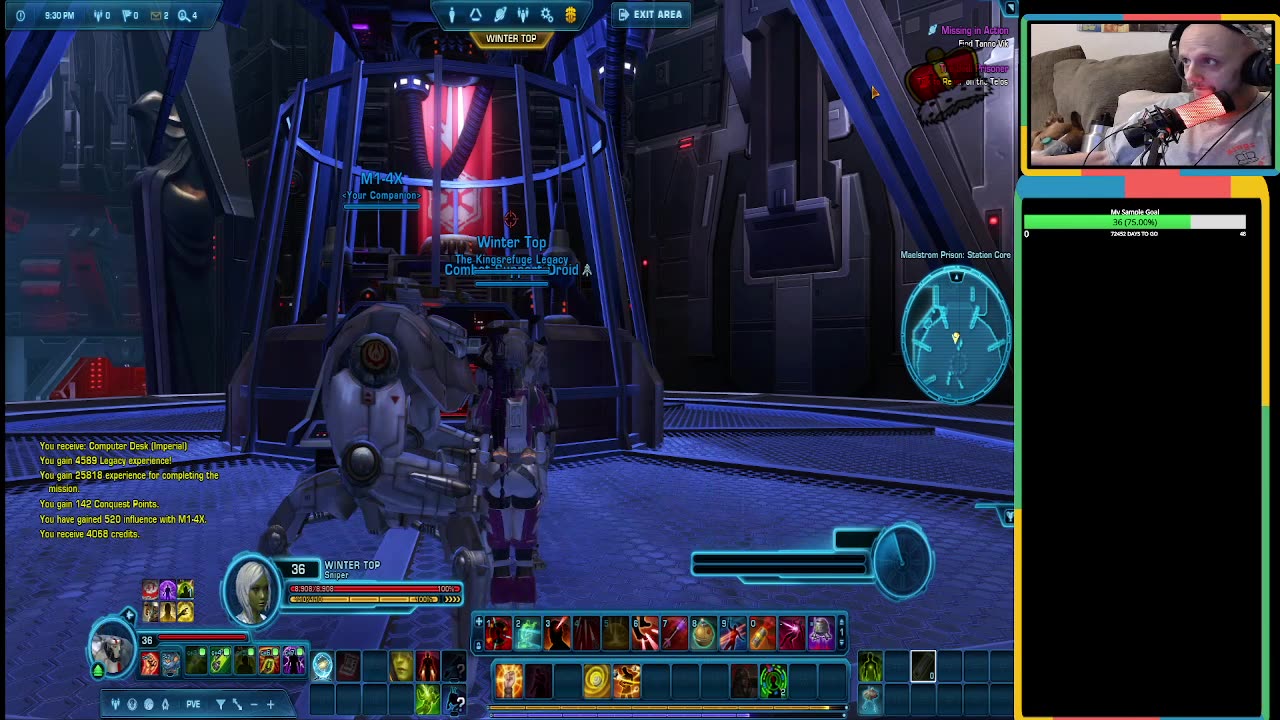1280x720 pixels.
Task: Select Winter Top's player portrait
Action: pyautogui.click(x=252, y=588)
